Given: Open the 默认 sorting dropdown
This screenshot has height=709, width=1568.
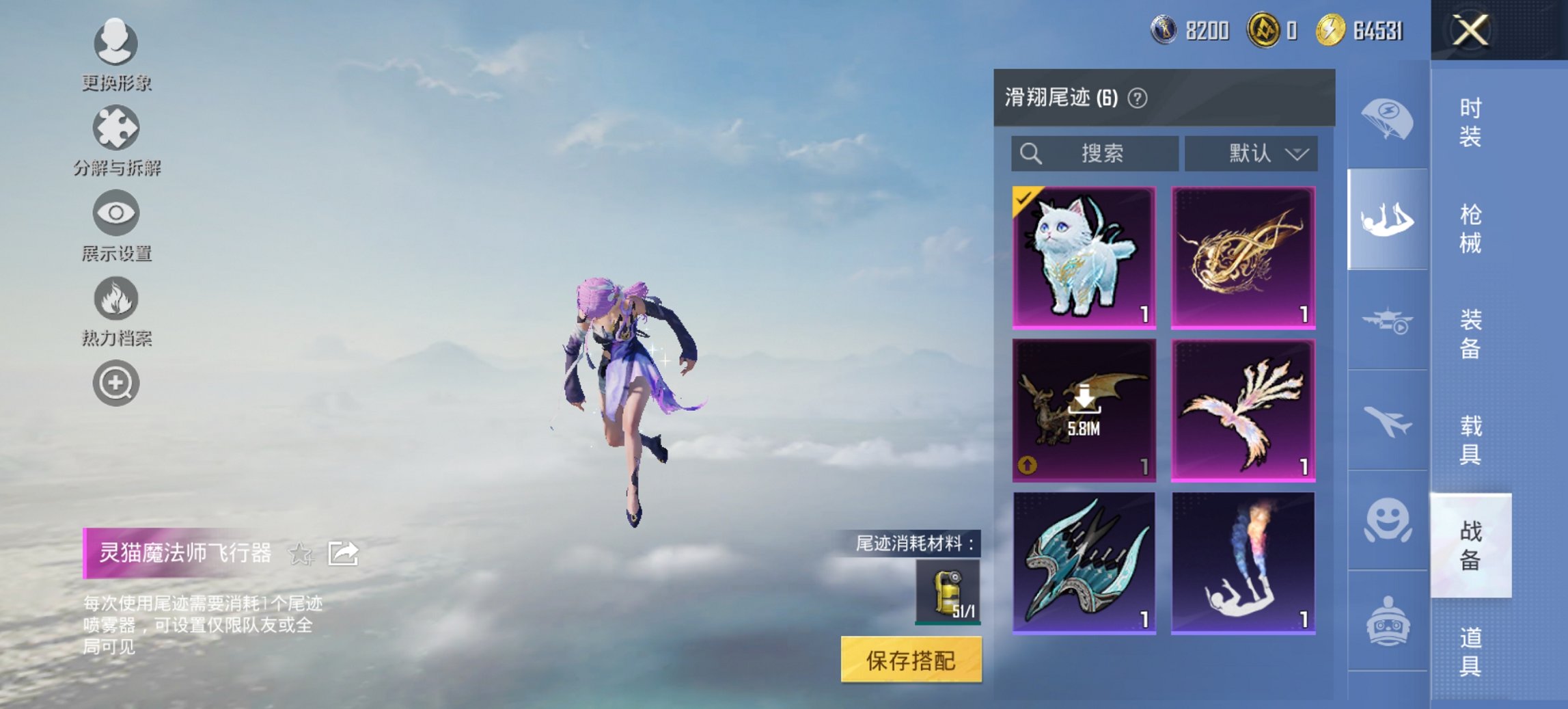Looking at the screenshot, I should (x=1251, y=154).
